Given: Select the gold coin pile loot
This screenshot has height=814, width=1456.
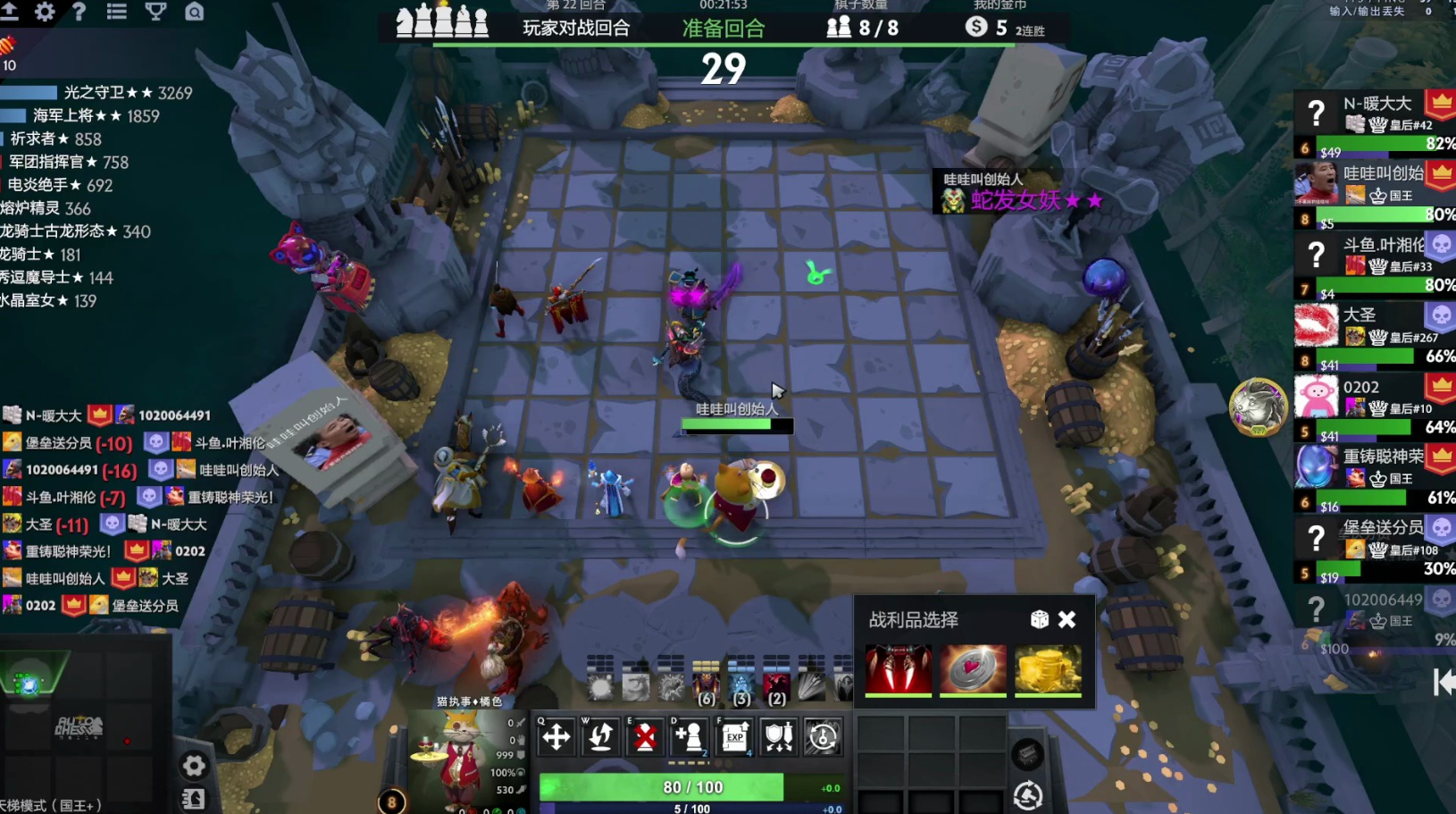Looking at the screenshot, I should [1047, 668].
